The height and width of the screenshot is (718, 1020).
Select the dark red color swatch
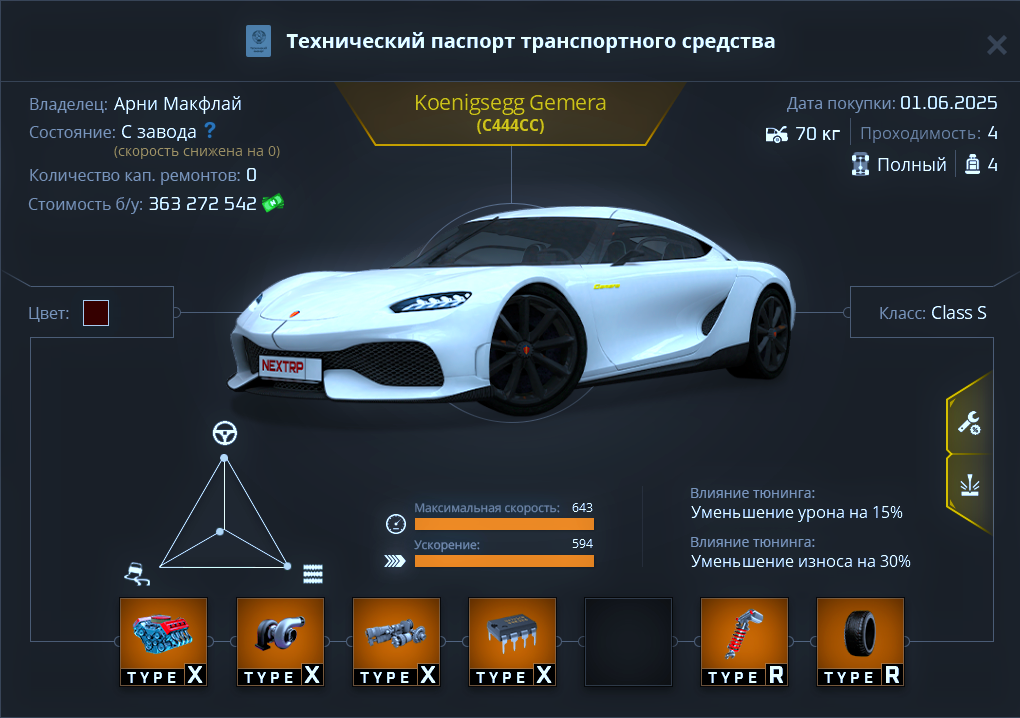point(96,313)
